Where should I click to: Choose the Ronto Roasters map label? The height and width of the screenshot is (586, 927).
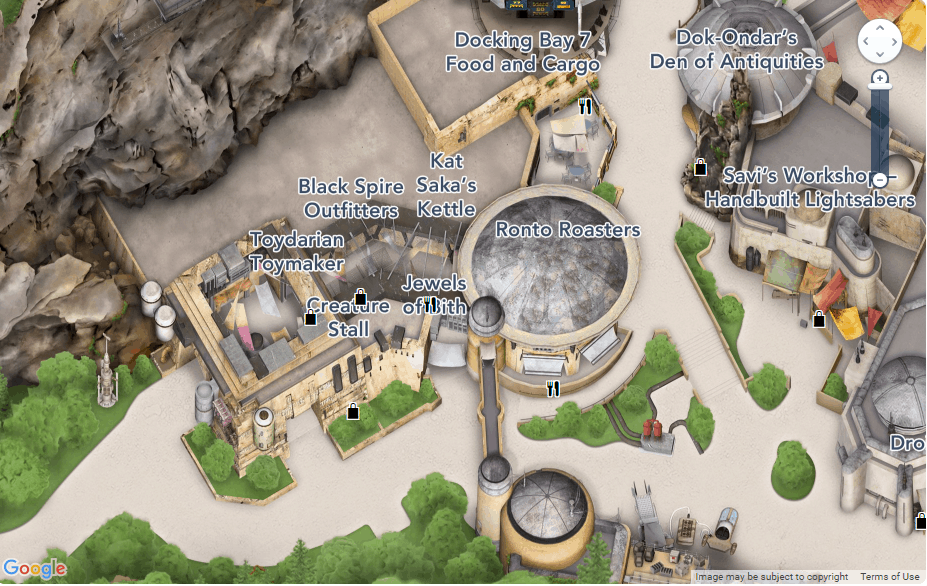pos(568,230)
